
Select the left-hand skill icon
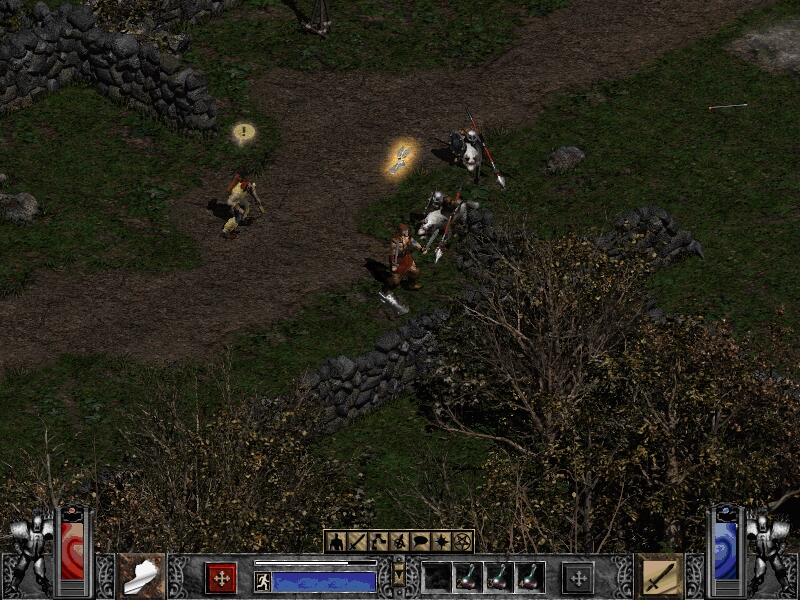pyautogui.click(x=141, y=576)
